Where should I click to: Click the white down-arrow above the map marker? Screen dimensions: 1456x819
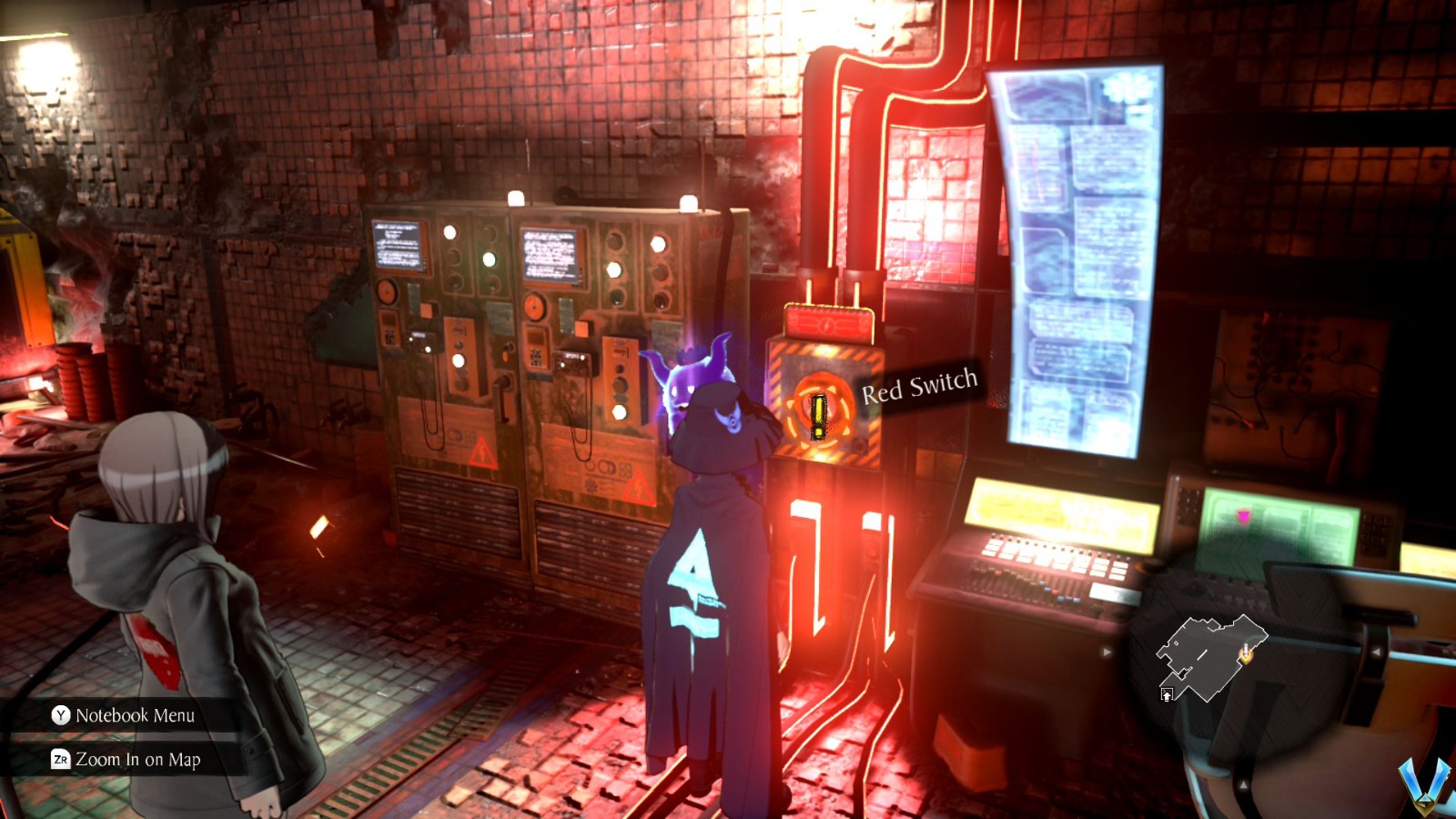click(x=1246, y=649)
